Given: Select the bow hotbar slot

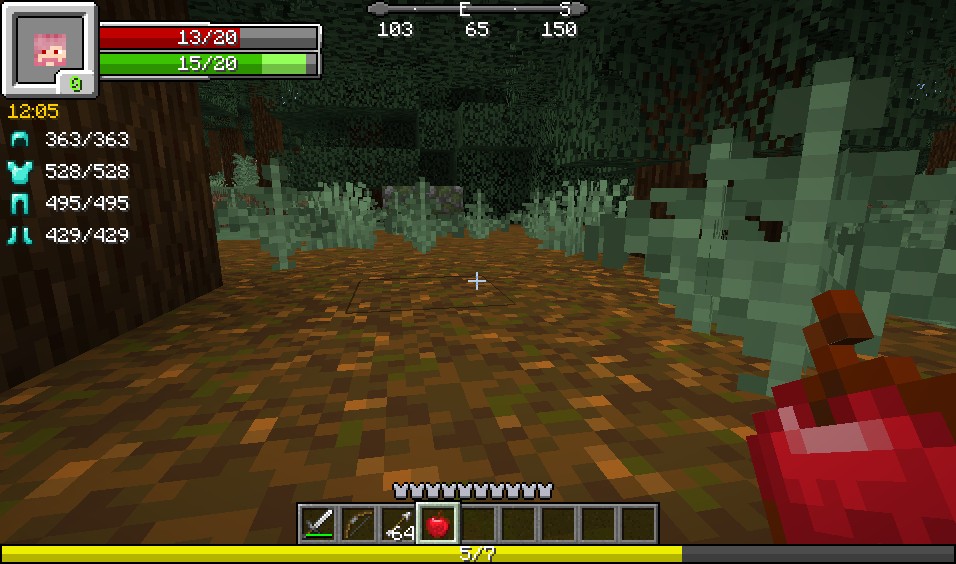Looking at the screenshot, I should (x=358, y=523).
